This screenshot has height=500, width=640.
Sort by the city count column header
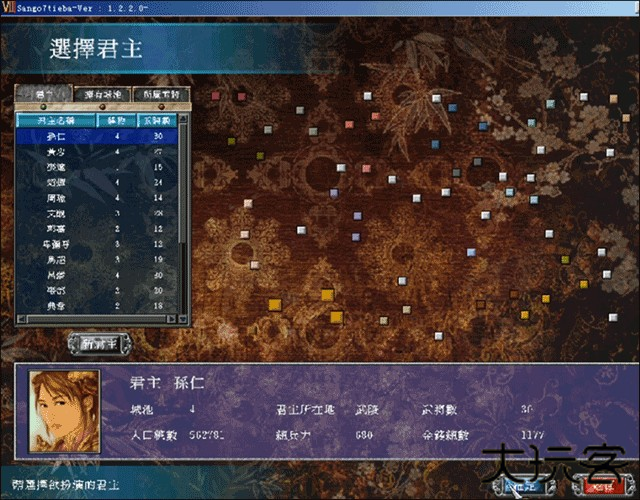pos(116,119)
